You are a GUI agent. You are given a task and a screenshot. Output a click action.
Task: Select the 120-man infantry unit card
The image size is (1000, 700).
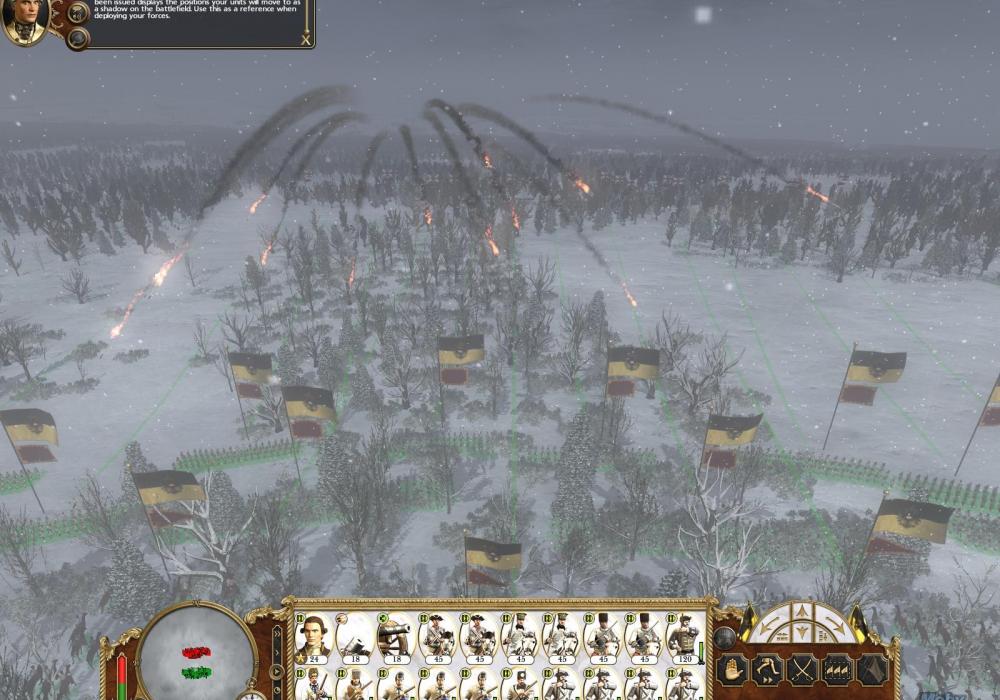685,634
